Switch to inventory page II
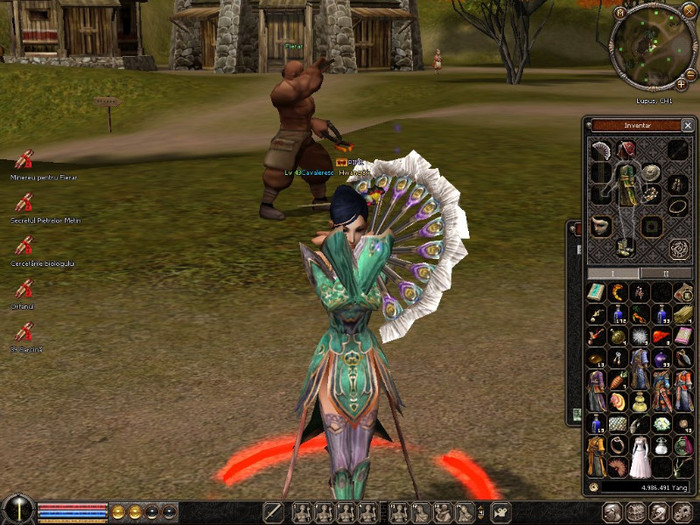 pyautogui.click(x=667, y=273)
